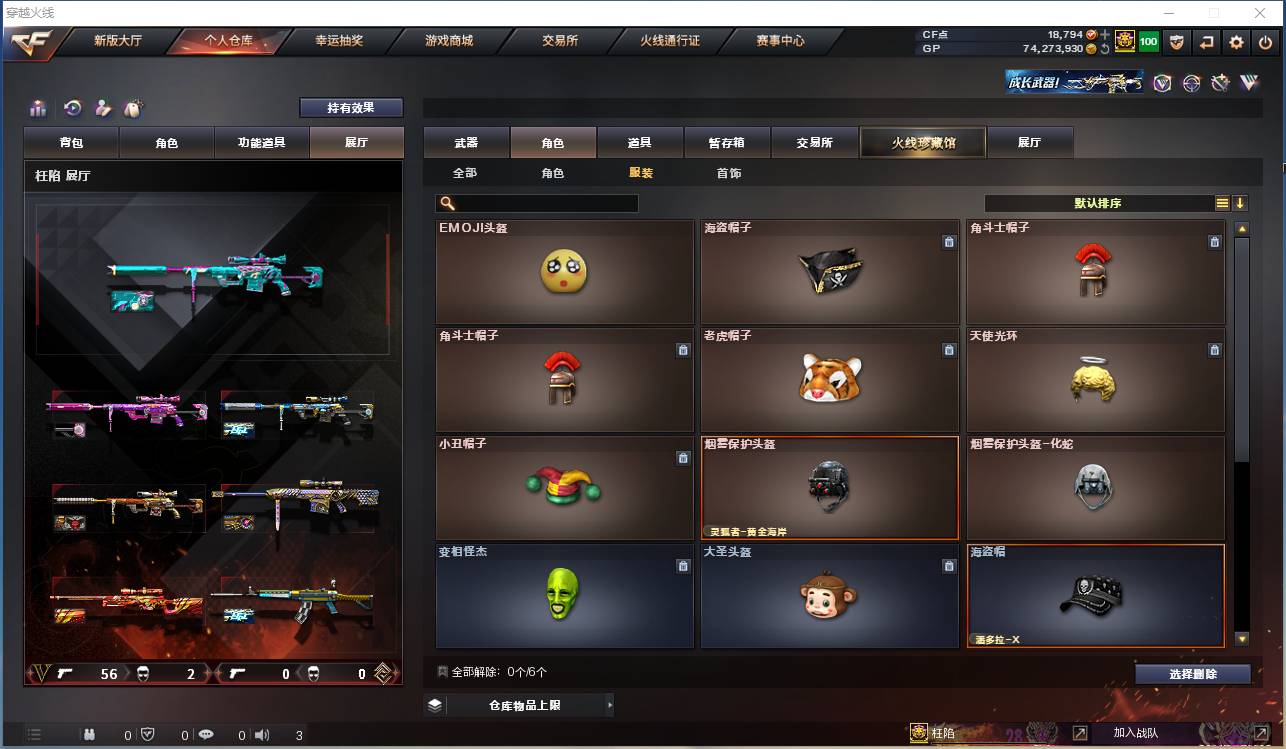The image size is (1286, 749).
Task: Mute the speaker icon in bottom bar
Action: 264,734
